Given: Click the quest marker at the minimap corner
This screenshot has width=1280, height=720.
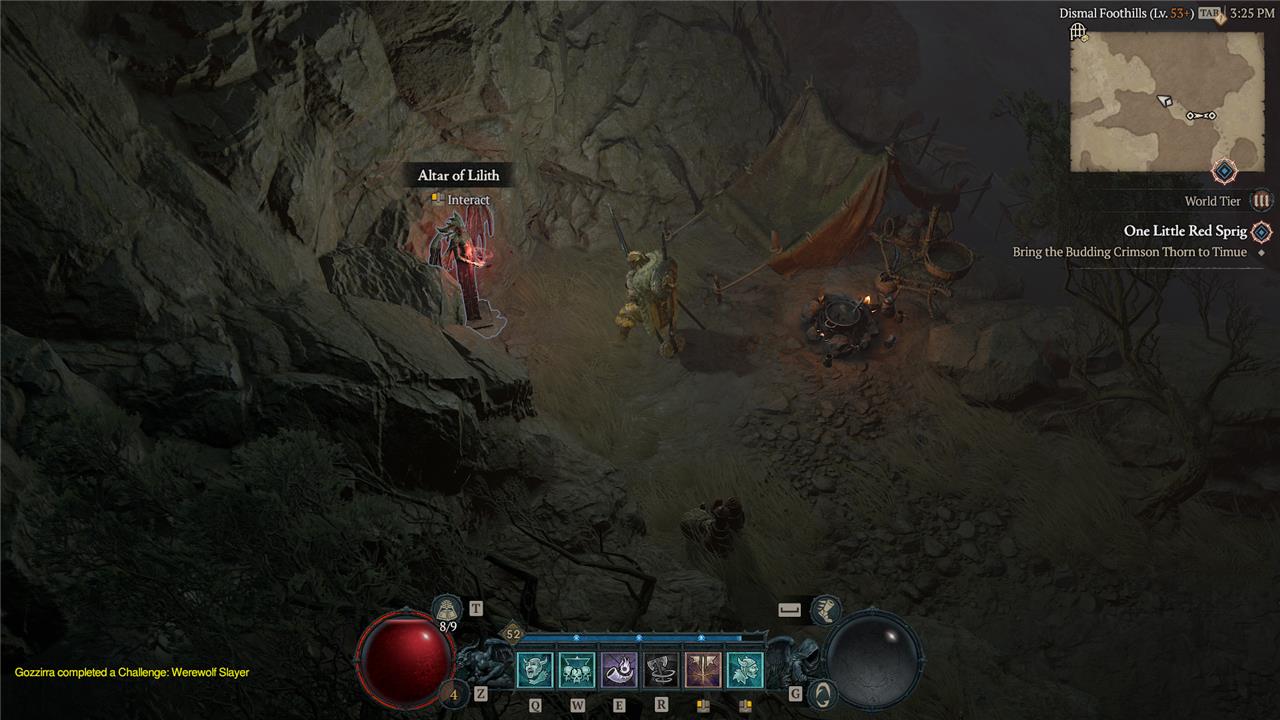Looking at the screenshot, I should pos(1224,171).
